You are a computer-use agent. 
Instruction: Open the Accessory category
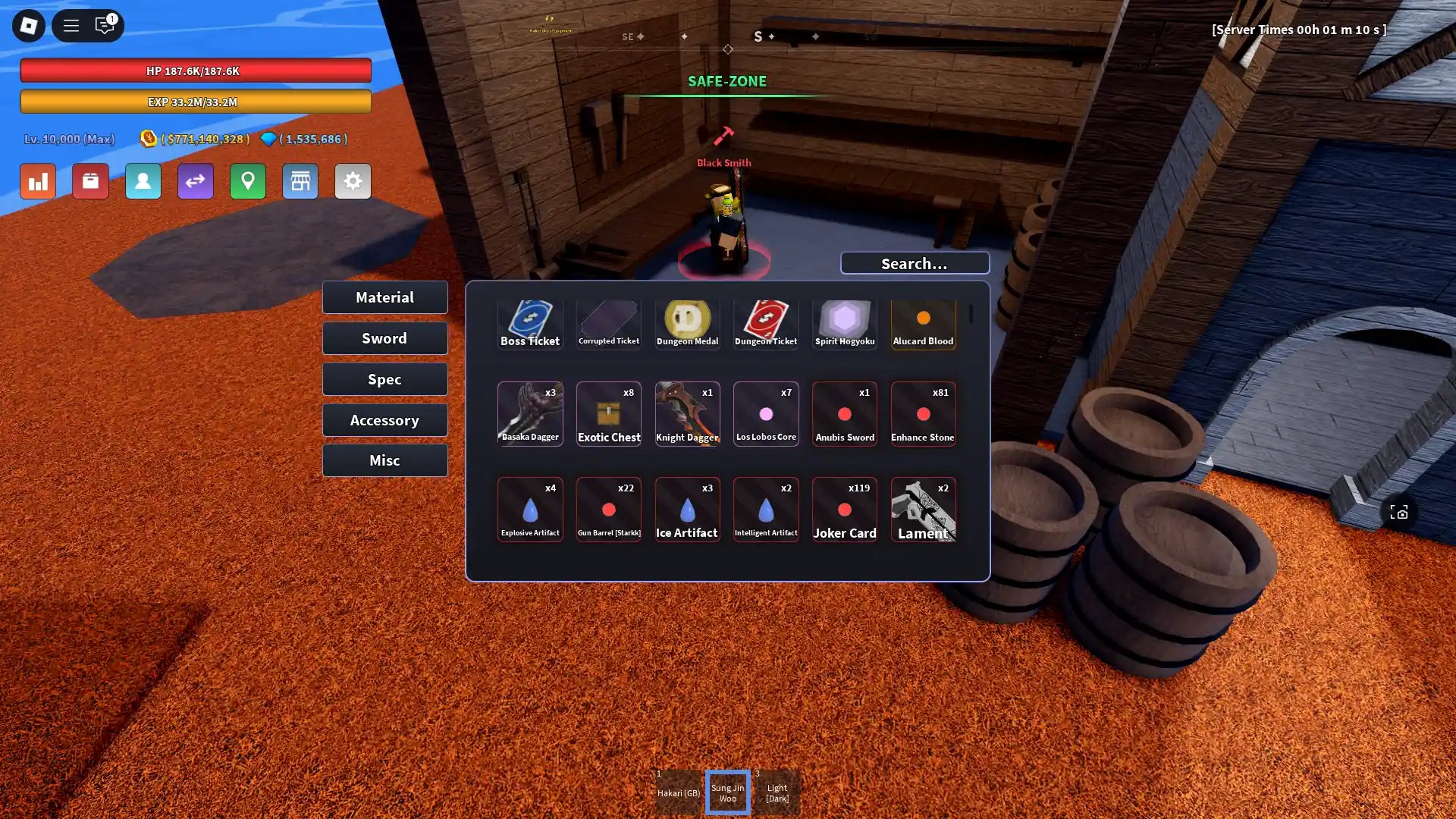384,419
